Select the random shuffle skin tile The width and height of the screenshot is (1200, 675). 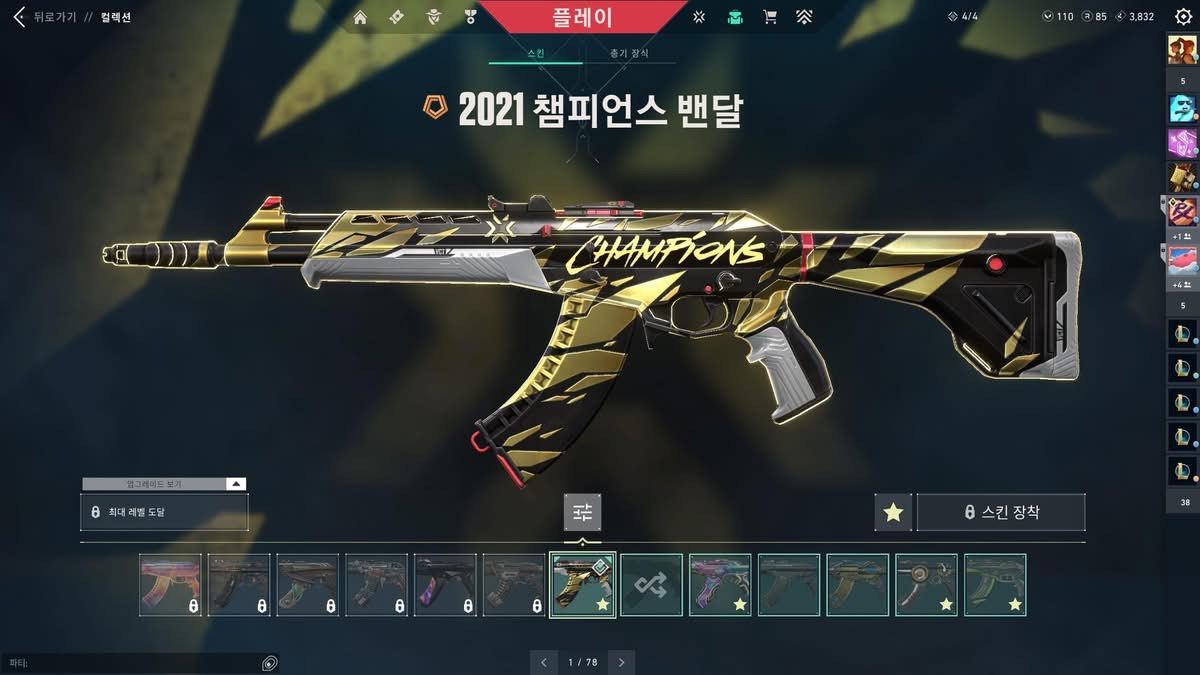(x=651, y=585)
